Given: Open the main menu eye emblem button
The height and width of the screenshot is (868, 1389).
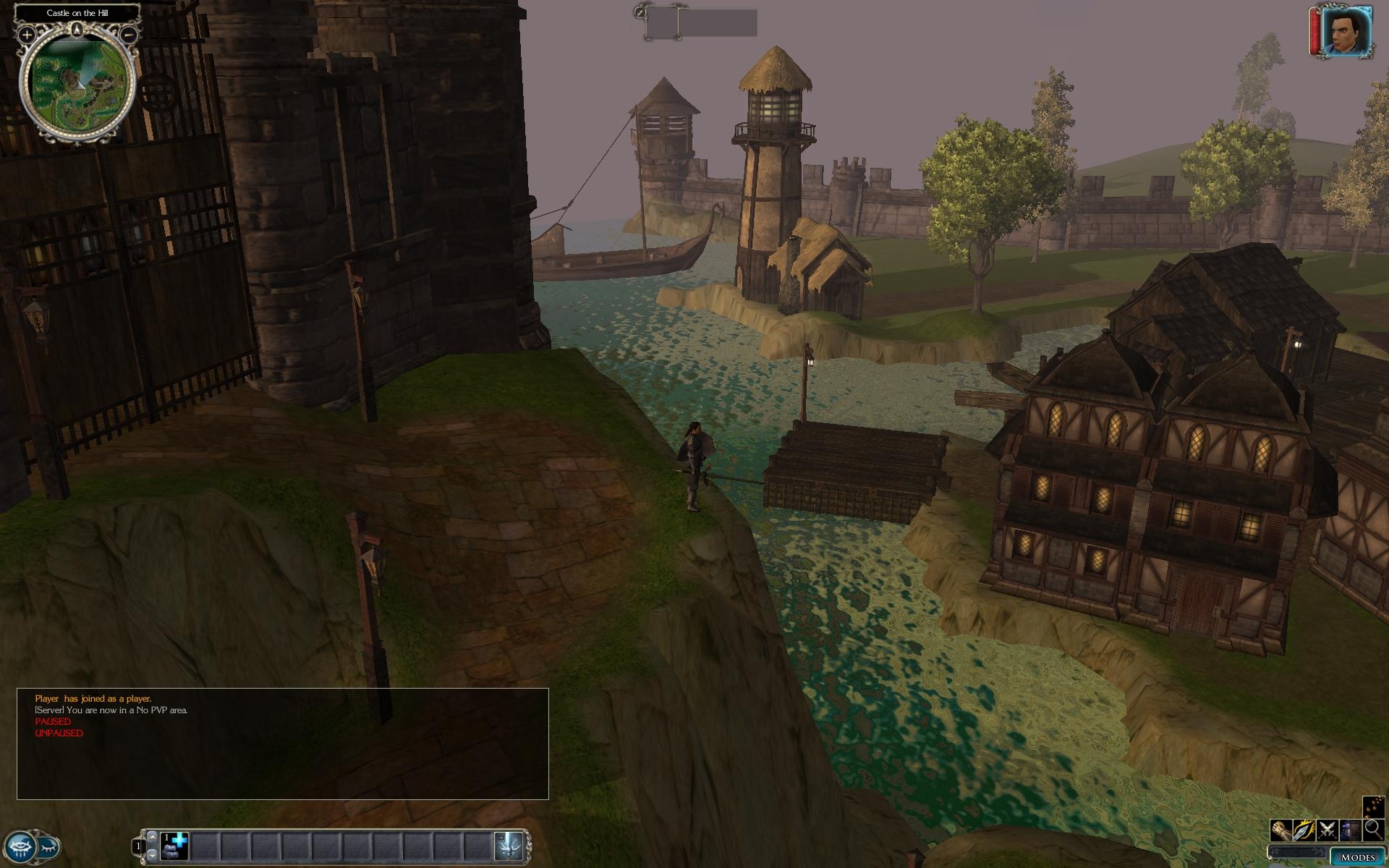Looking at the screenshot, I should [20, 846].
